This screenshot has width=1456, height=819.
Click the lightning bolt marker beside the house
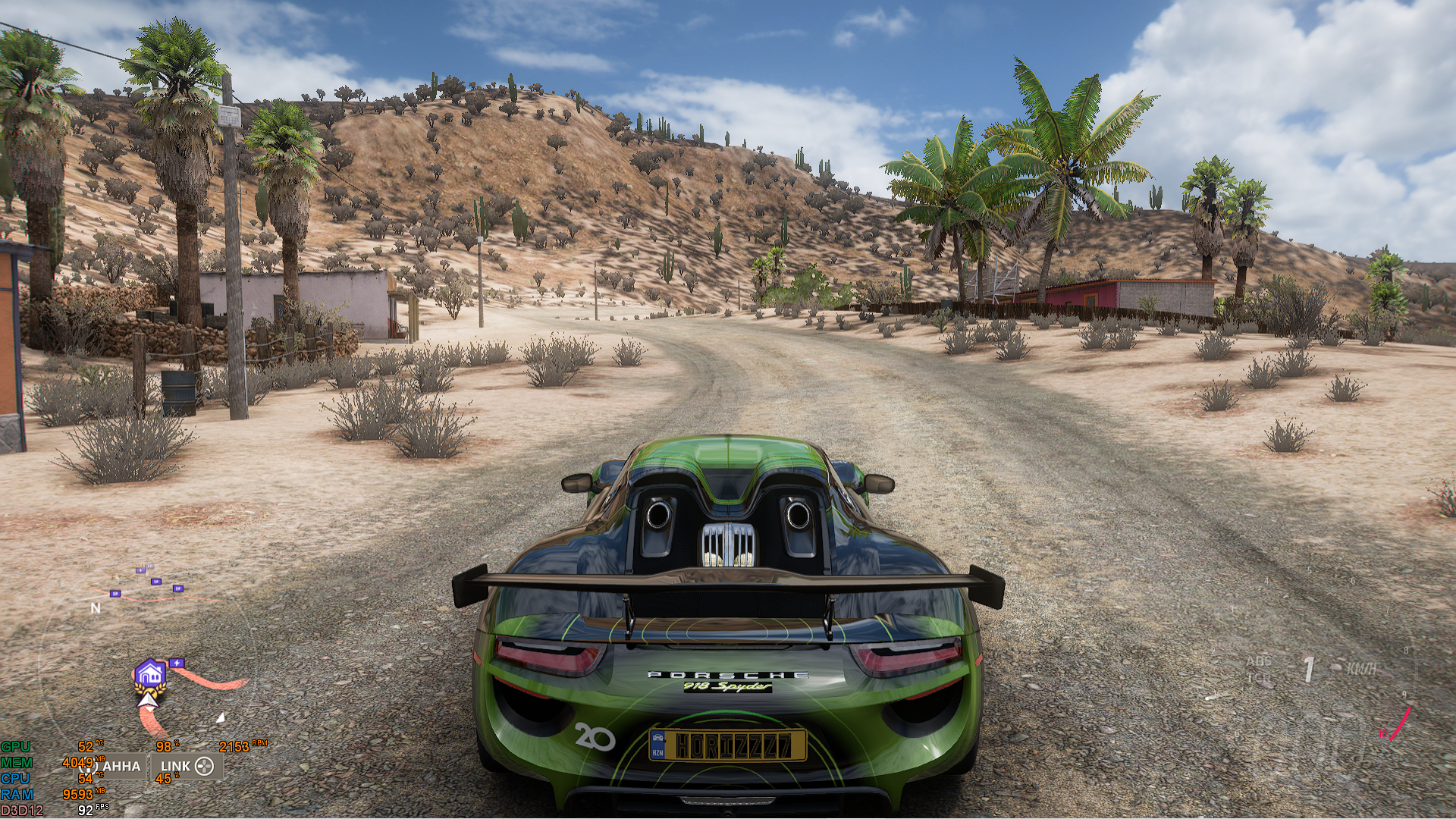pos(177,663)
